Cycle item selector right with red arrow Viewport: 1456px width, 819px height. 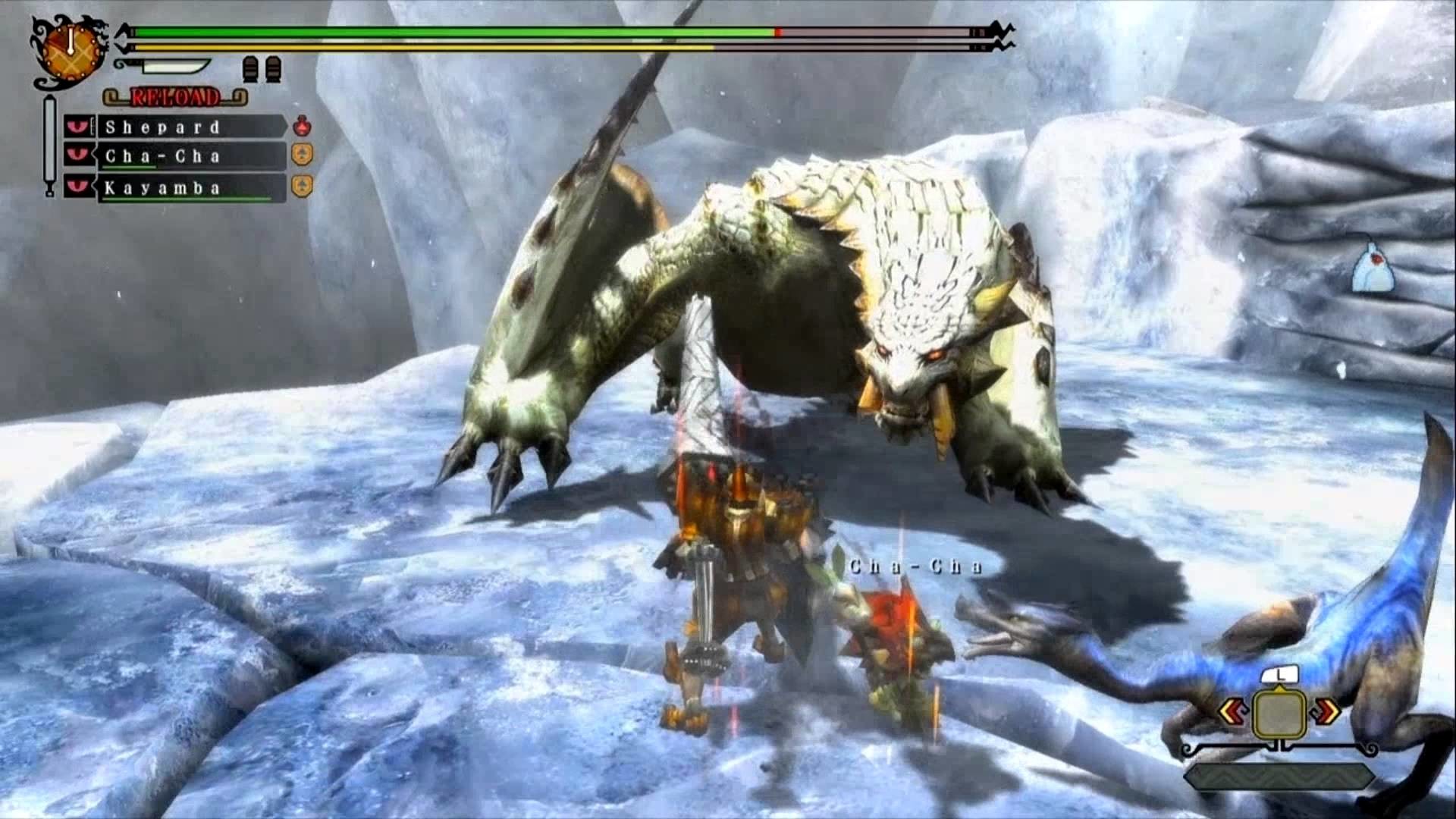(x=1326, y=711)
